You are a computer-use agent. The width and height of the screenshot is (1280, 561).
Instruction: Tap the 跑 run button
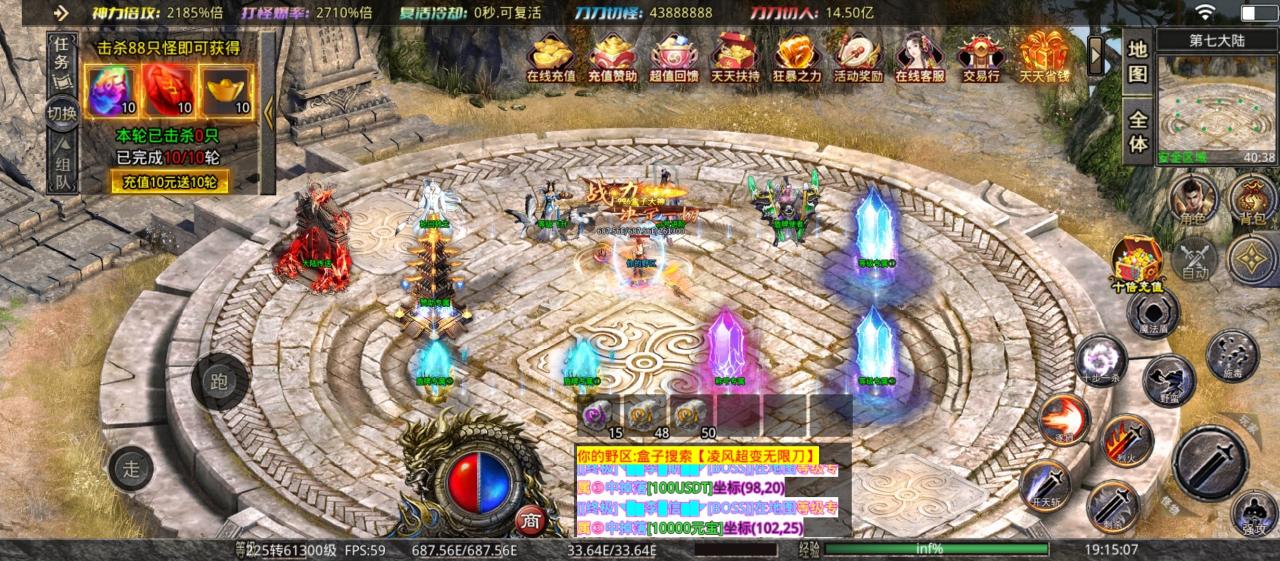tap(219, 381)
